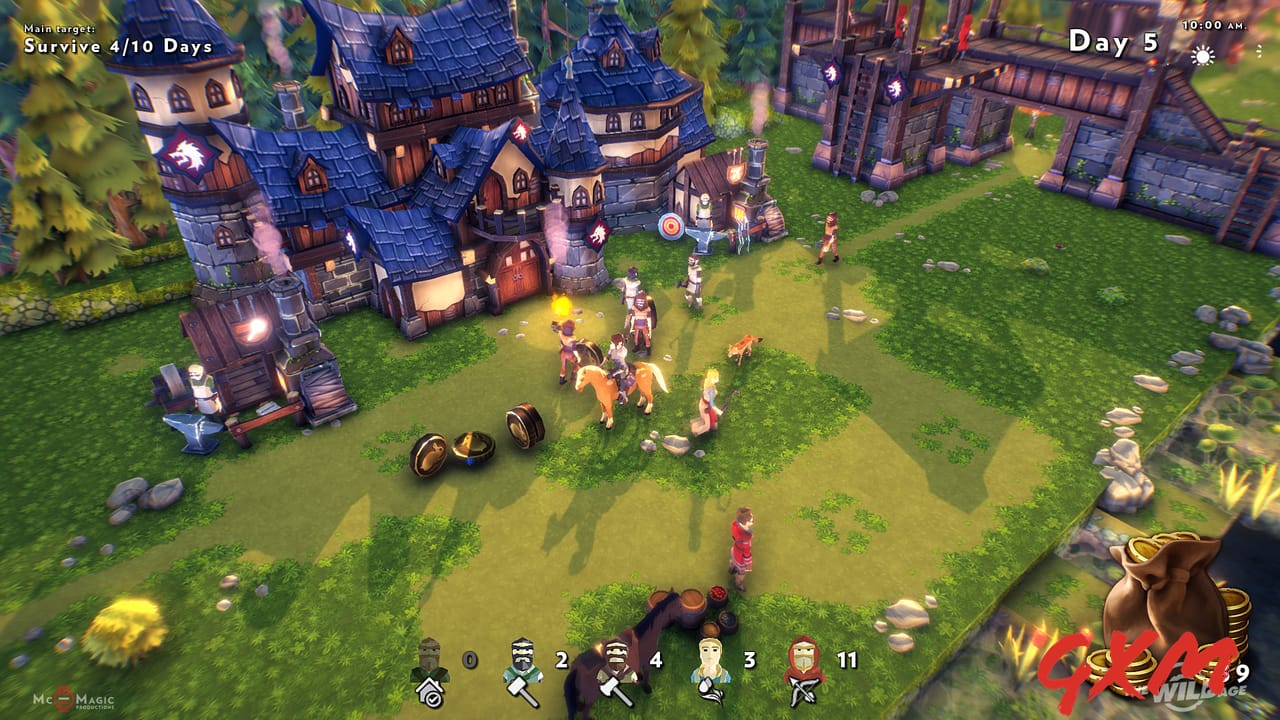This screenshot has width=1280, height=720.
Task: Select the archer villager icon with crossbow
Action: pyautogui.click(x=802, y=662)
